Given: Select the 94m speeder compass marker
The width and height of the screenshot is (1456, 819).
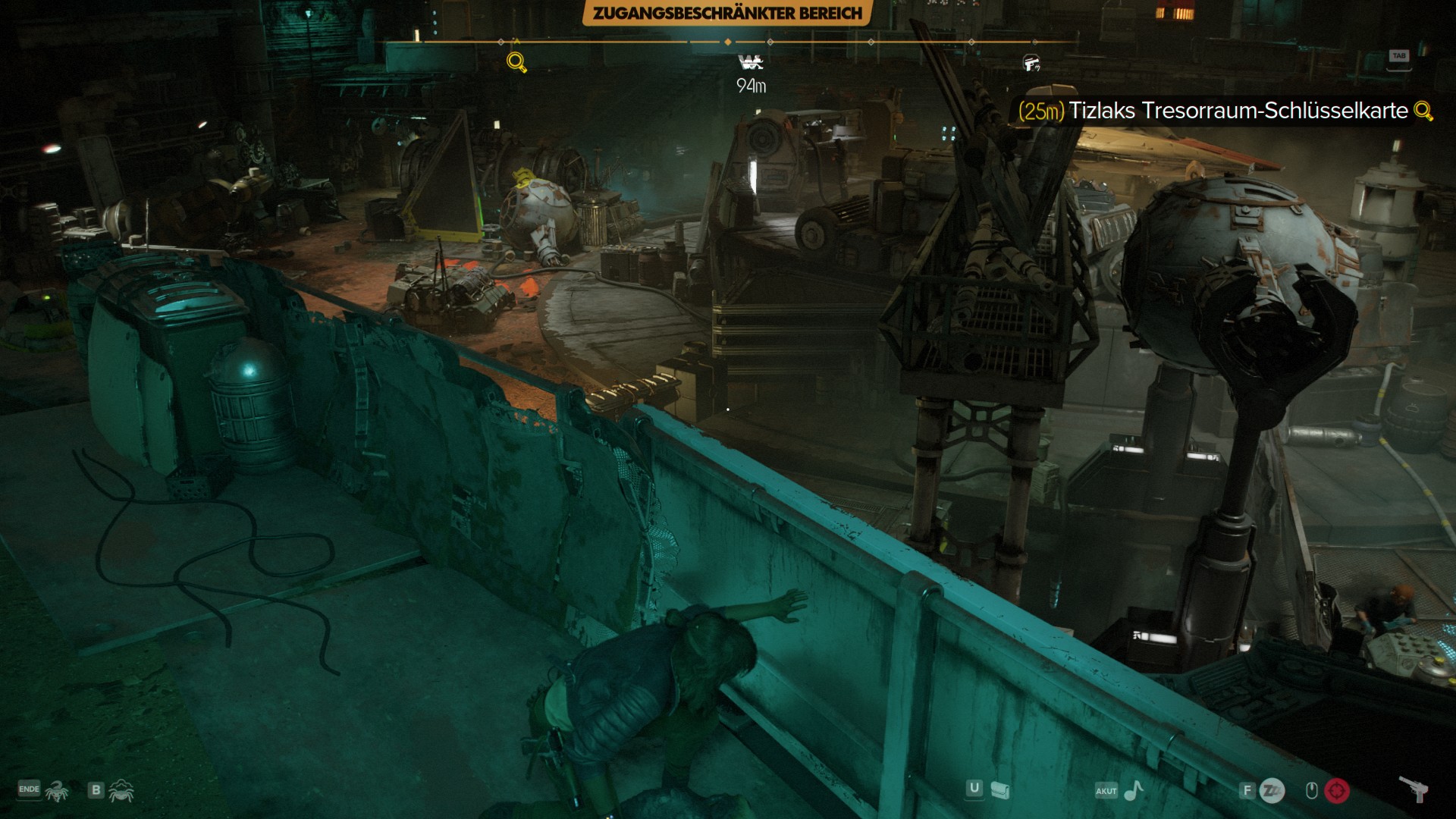Looking at the screenshot, I should click(x=751, y=62).
